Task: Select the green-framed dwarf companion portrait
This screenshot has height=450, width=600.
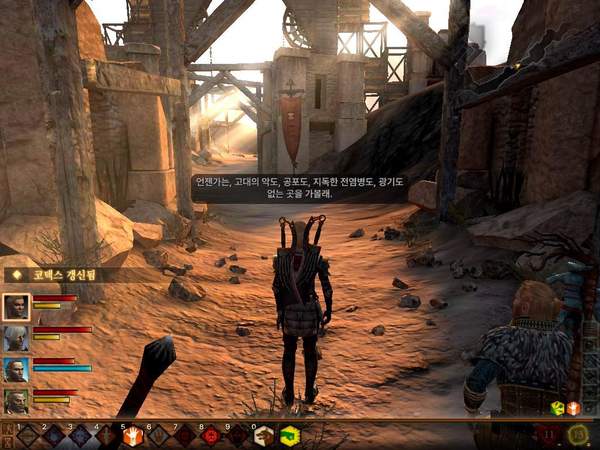Action: [x=16, y=401]
